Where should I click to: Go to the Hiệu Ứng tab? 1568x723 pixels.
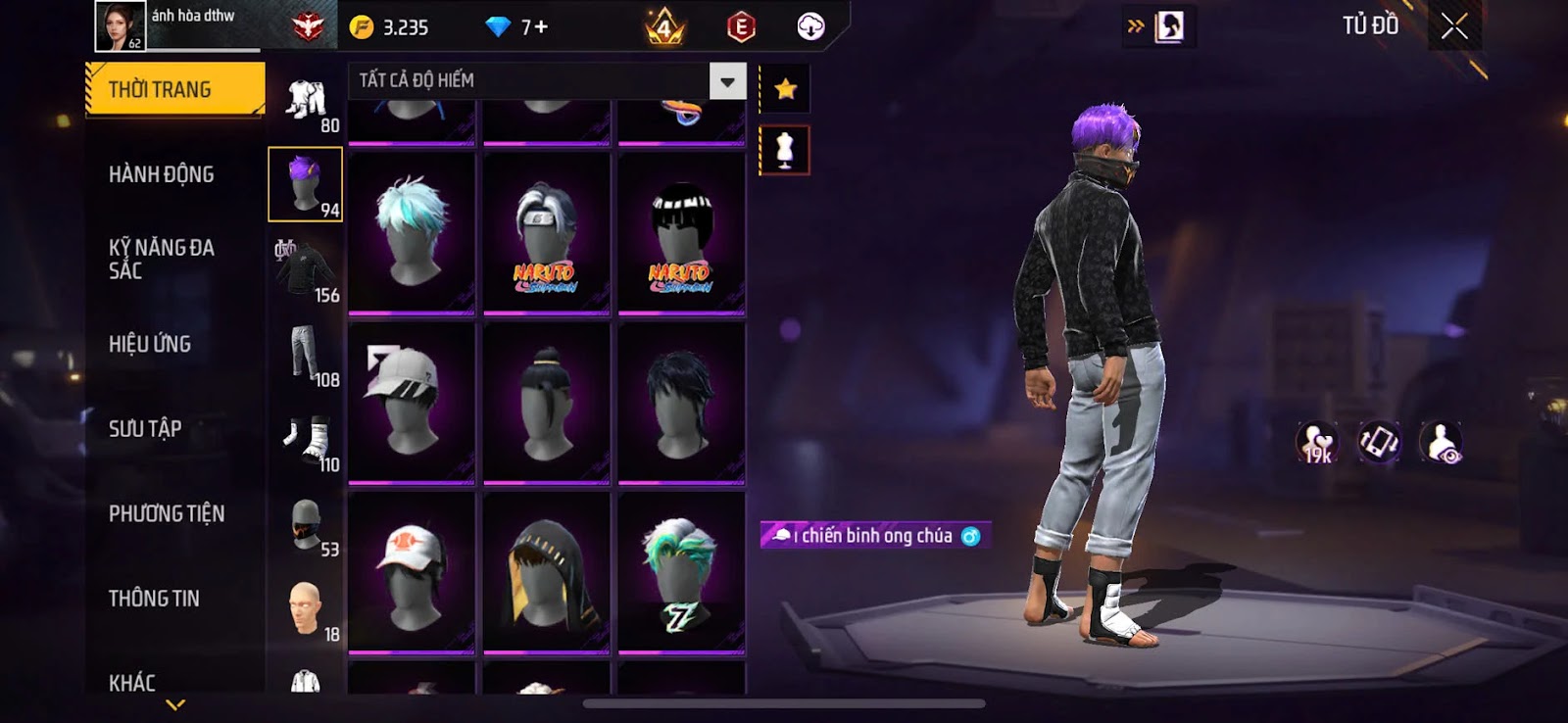[150, 344]
